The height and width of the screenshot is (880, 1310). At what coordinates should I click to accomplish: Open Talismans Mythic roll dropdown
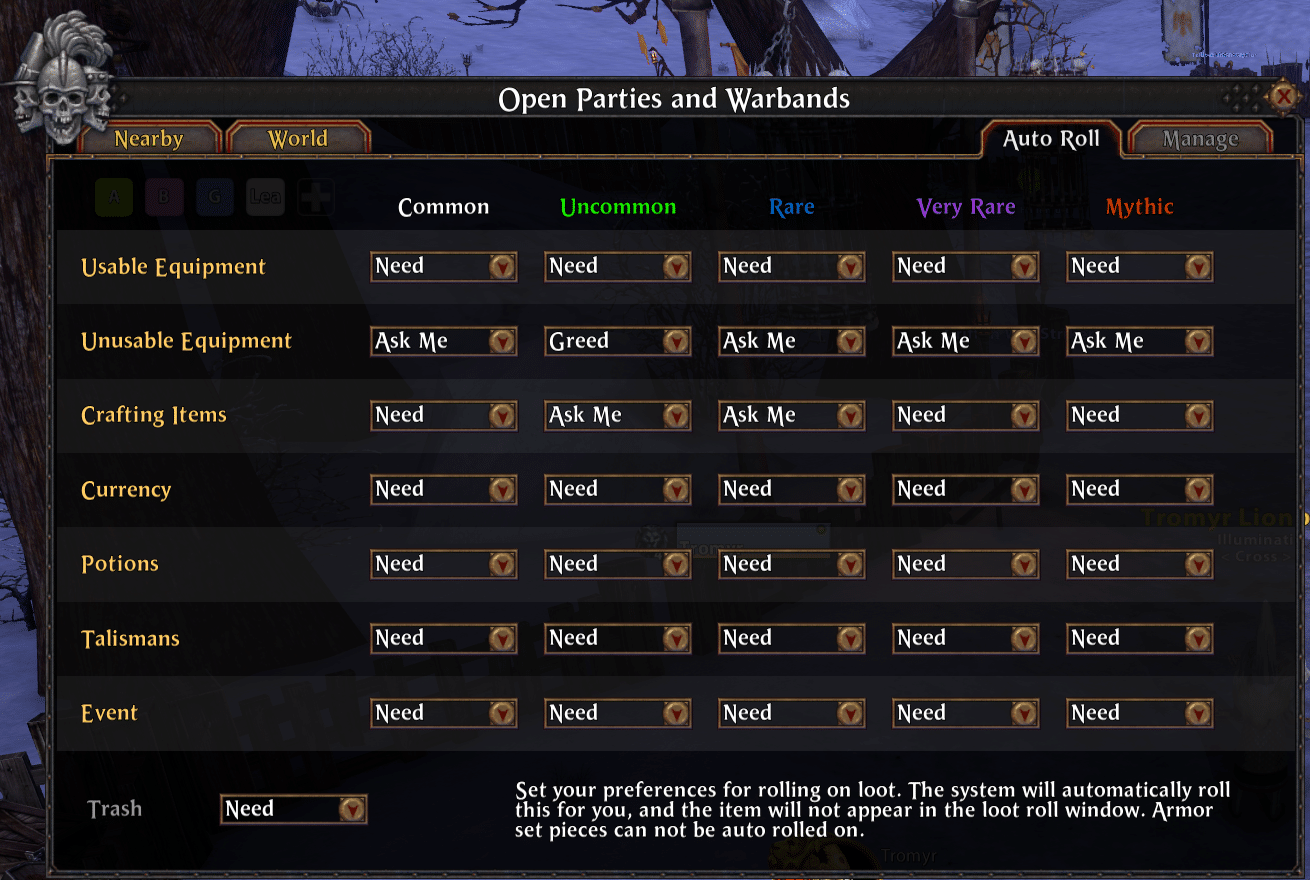[x=1198, y=638]
